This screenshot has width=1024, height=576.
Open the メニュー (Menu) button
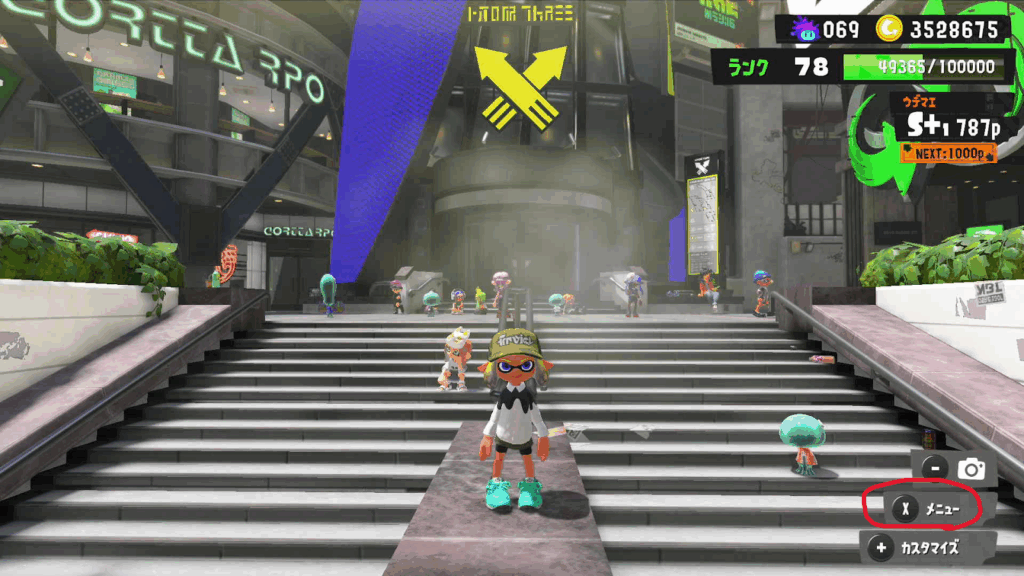coord(925,509)
